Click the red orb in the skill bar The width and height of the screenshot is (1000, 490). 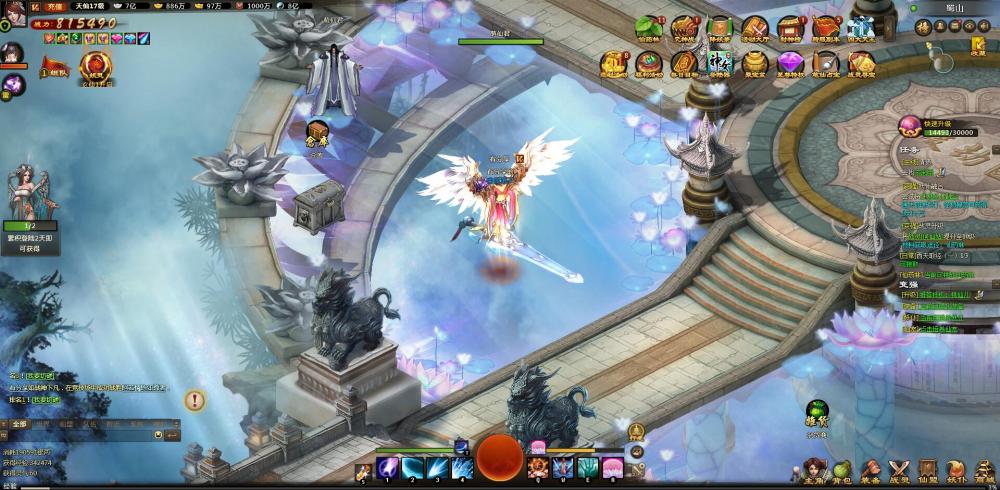point(499,458)
